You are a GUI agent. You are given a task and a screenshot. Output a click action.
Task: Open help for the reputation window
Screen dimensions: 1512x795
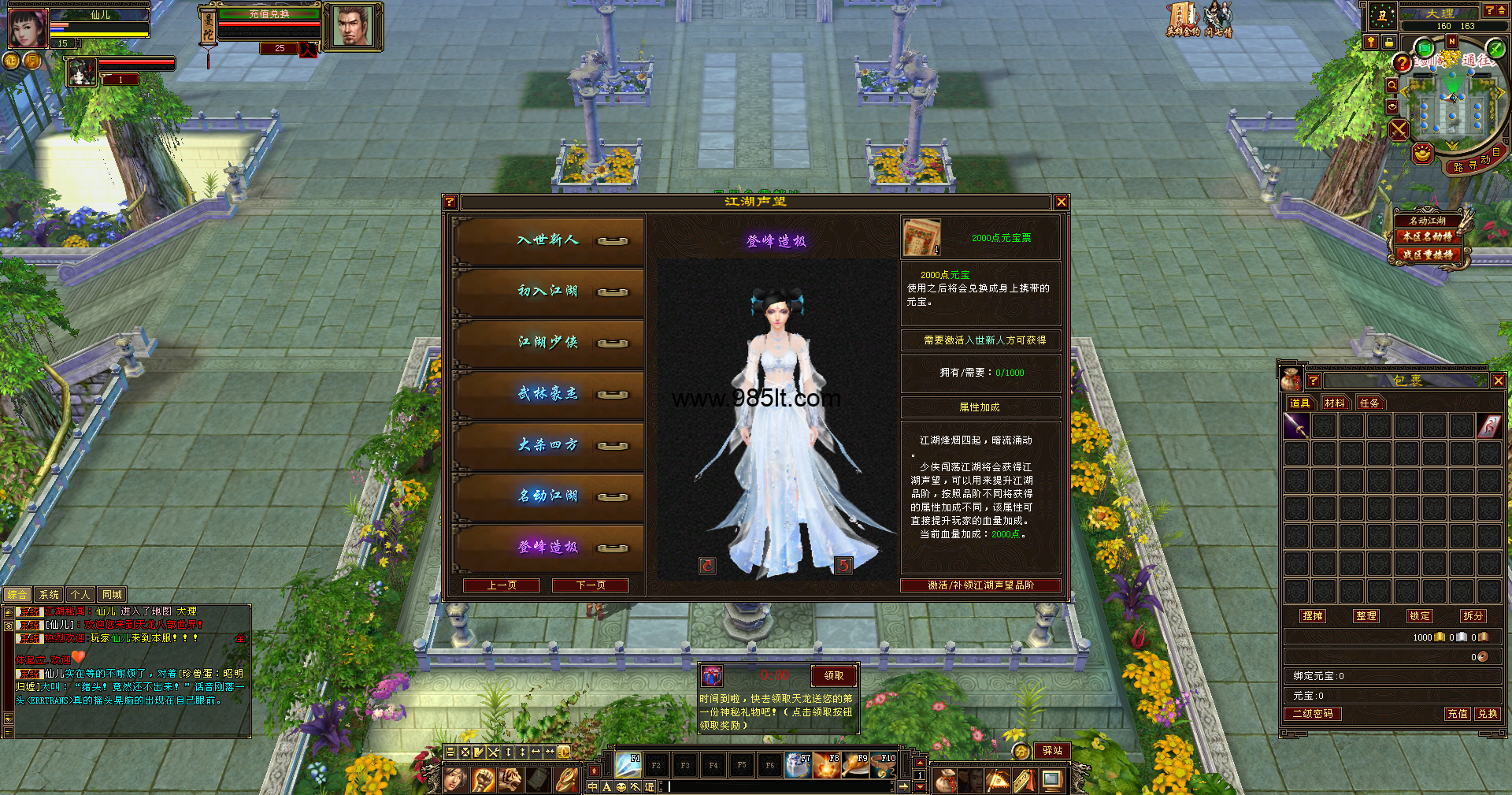(450, 202)
